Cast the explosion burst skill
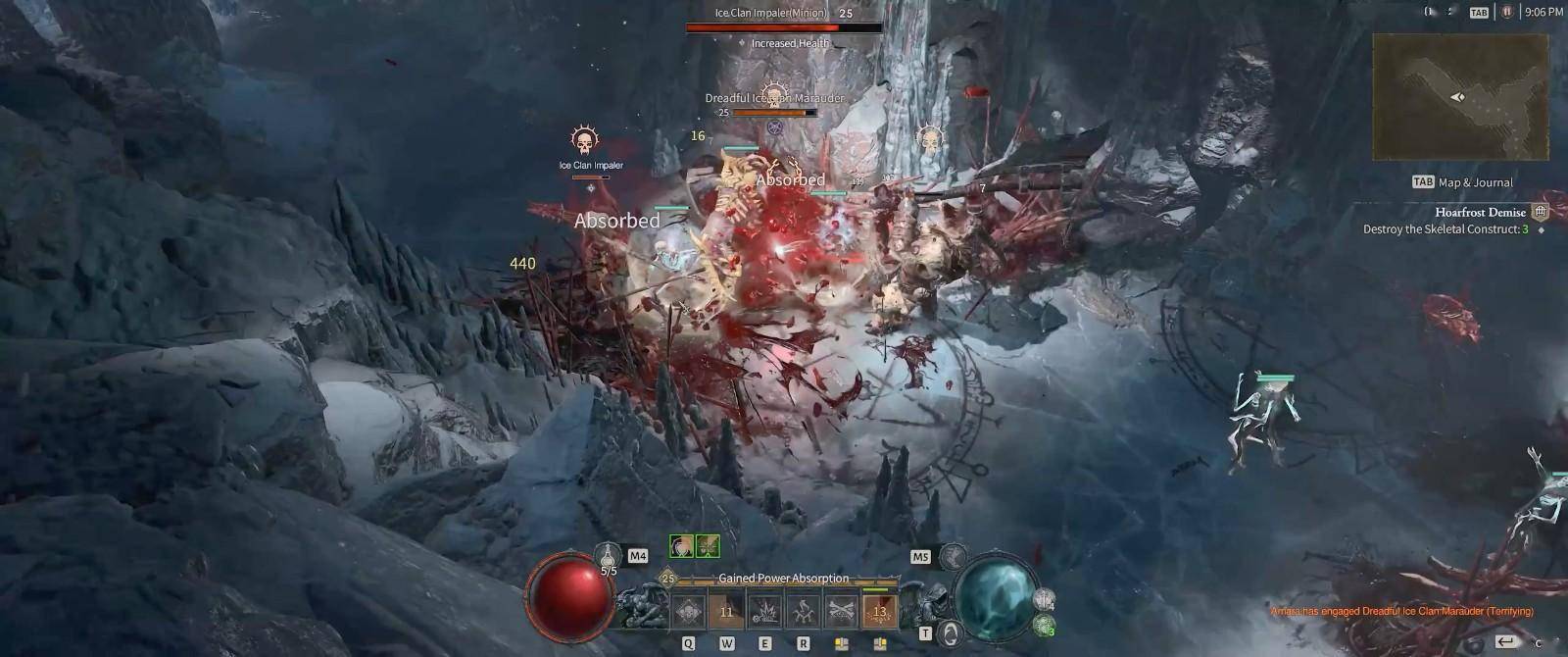The image size is (1568, 657). [x=764, y=611]
